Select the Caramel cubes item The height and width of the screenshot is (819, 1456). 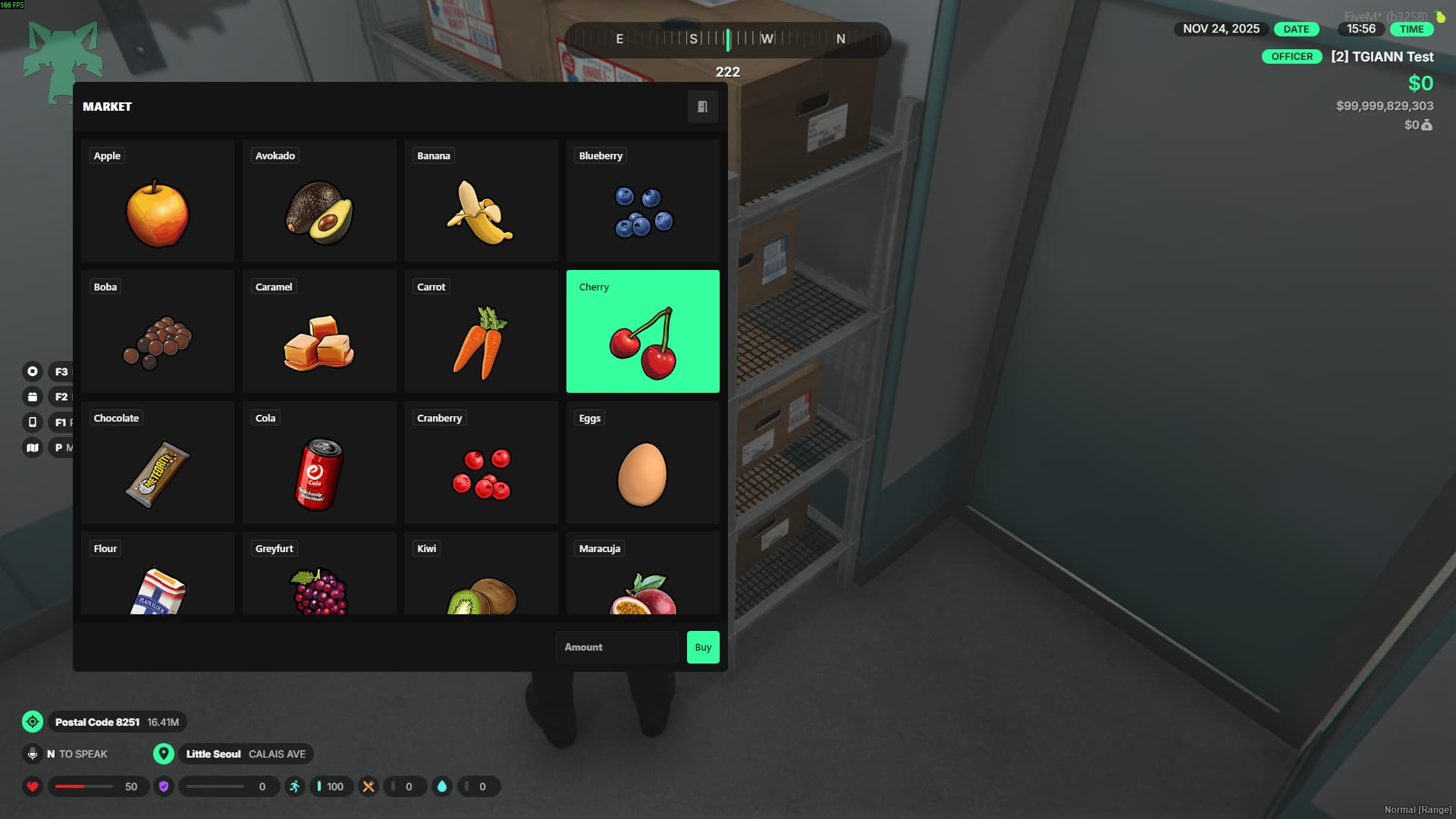click(x=319, y=331)
